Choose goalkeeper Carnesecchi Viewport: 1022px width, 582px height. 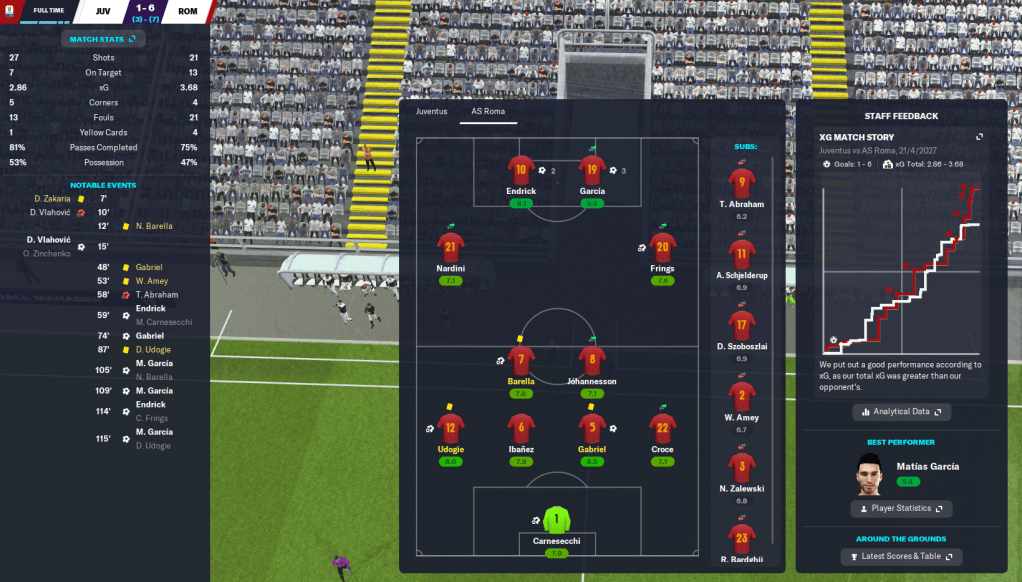[x=557, y=522]
